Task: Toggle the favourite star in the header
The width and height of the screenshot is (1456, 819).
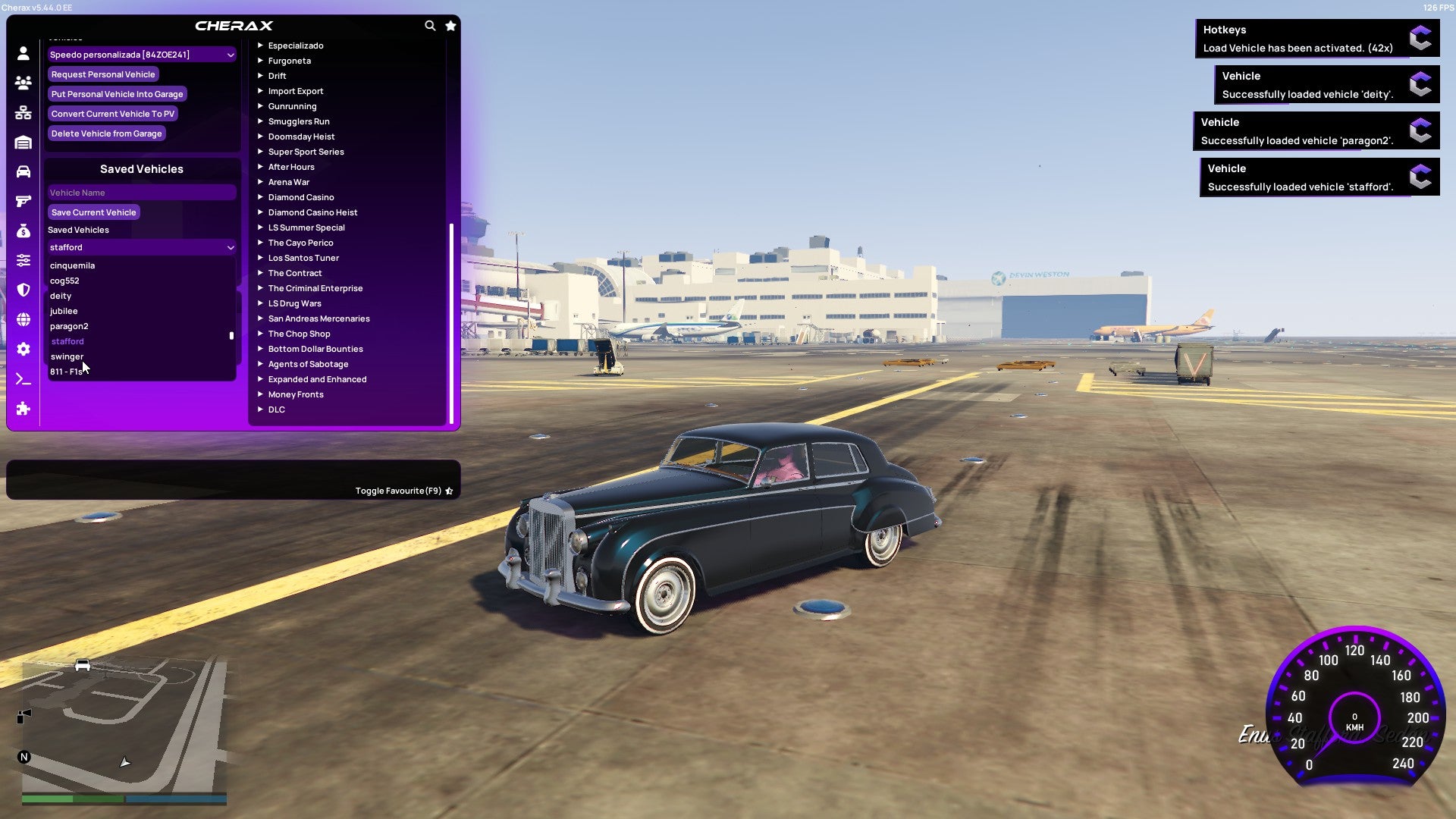Action: (450, 25)
